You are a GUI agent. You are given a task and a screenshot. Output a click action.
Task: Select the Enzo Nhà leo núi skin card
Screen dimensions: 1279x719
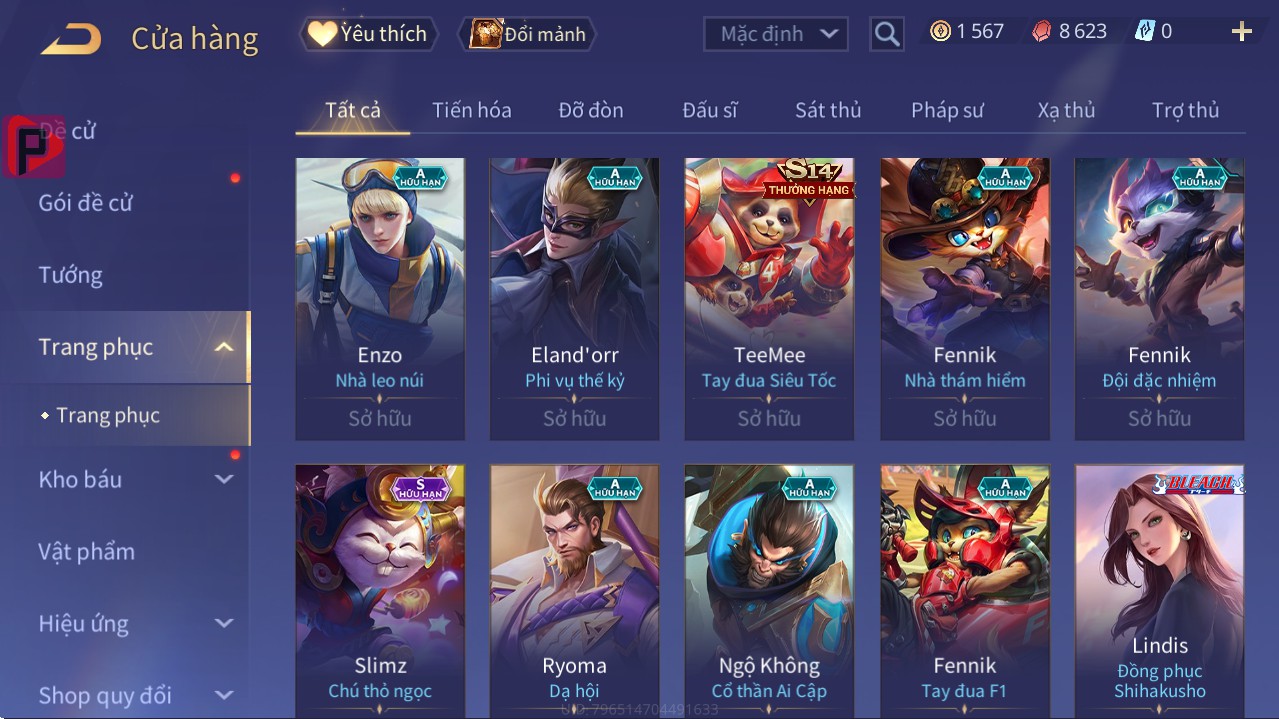380,298
